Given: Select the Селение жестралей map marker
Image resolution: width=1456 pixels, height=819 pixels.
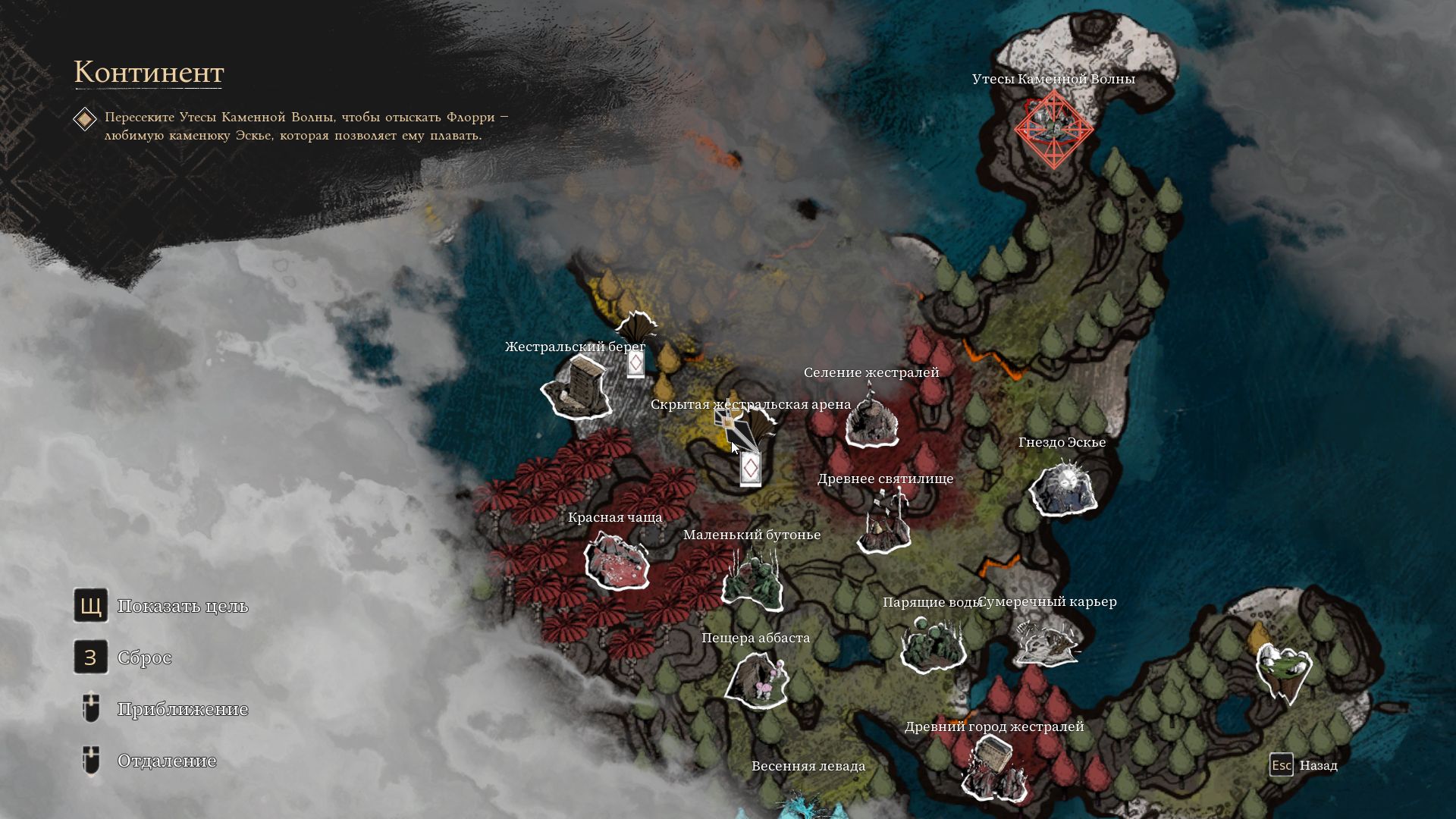Looking at the screenshot, I should [x=871, y=422].
